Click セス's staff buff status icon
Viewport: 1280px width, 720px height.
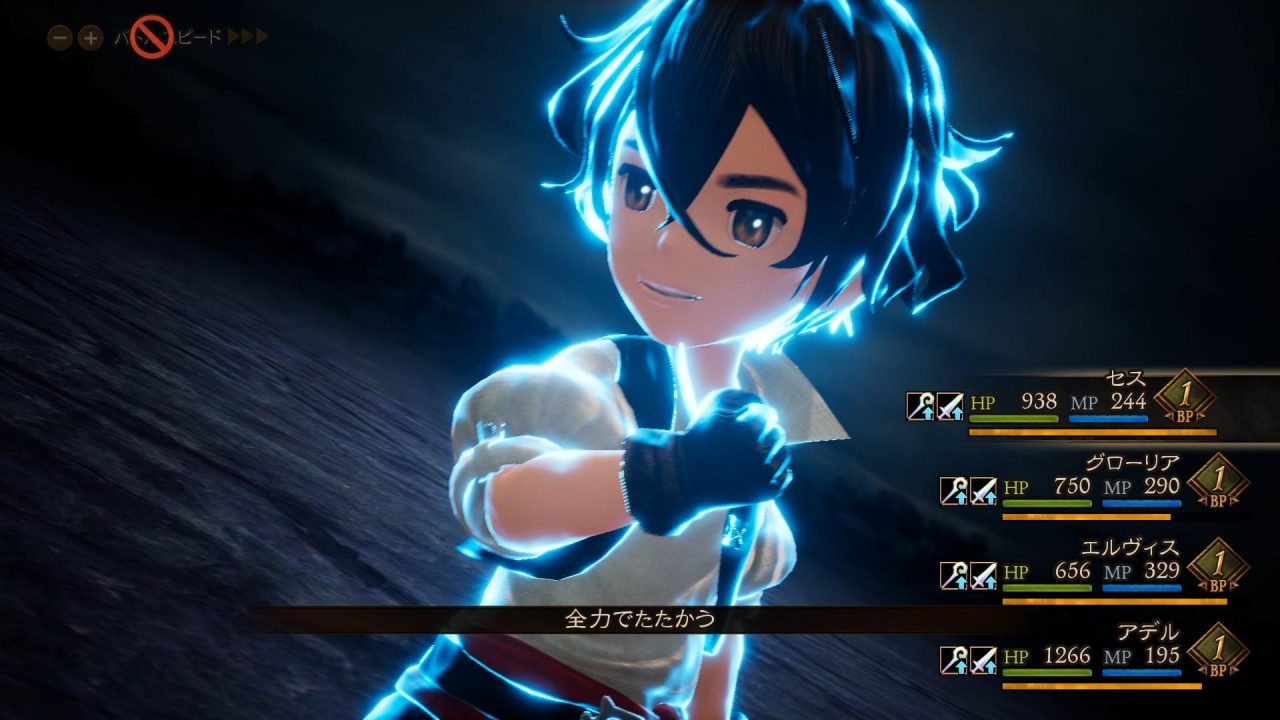[920, 406]
